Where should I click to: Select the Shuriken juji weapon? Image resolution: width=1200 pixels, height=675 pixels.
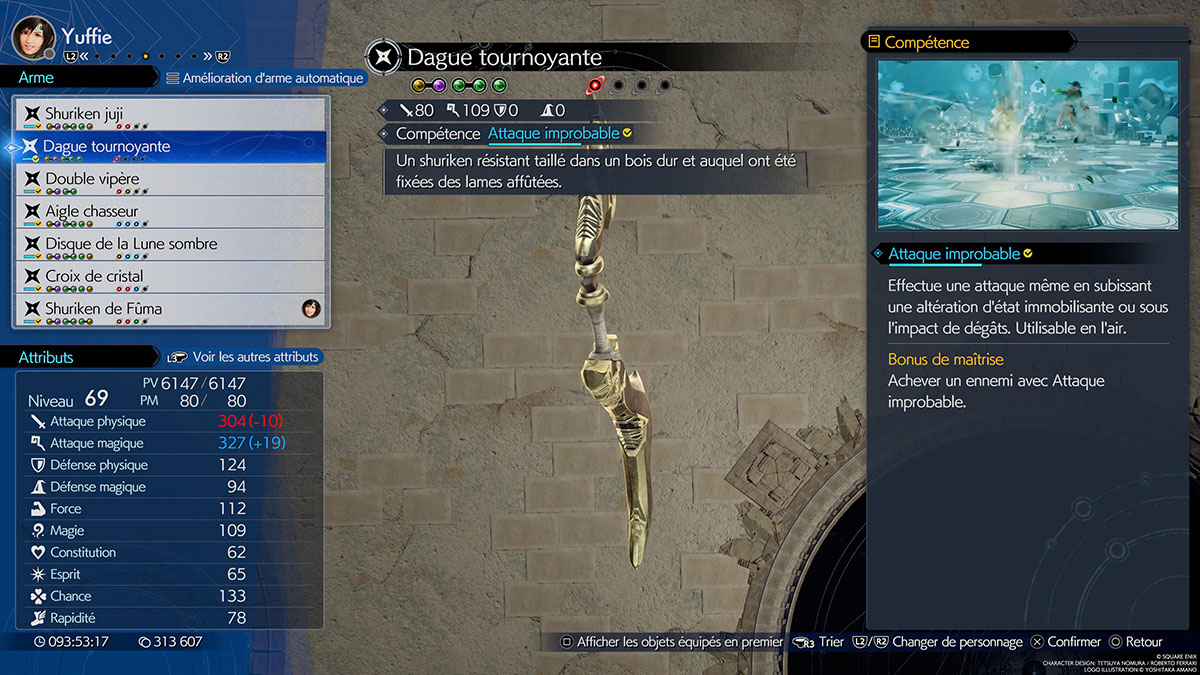tap(168, 114)
